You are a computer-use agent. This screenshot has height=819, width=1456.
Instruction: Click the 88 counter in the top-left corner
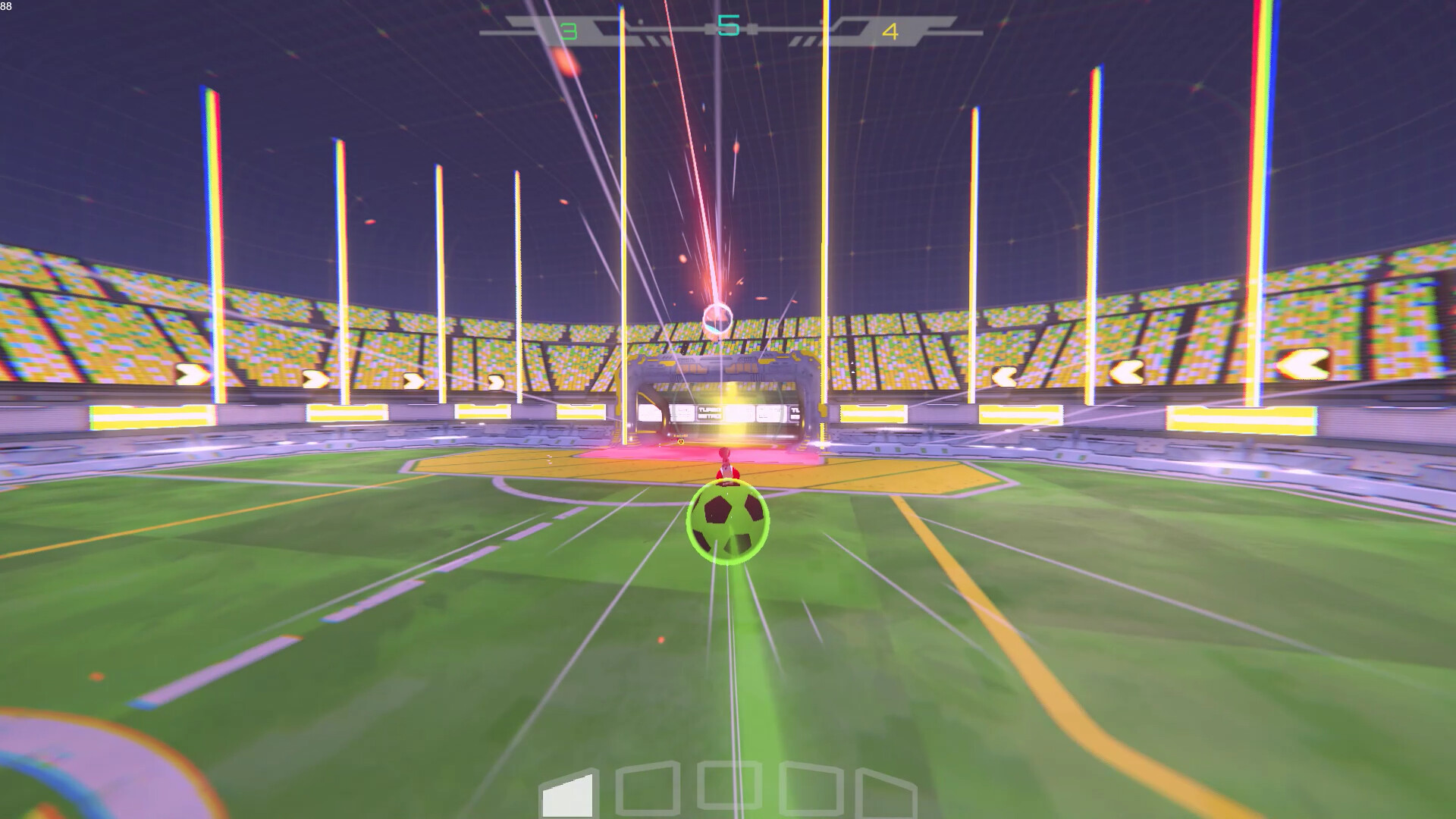tap(7, 6)
